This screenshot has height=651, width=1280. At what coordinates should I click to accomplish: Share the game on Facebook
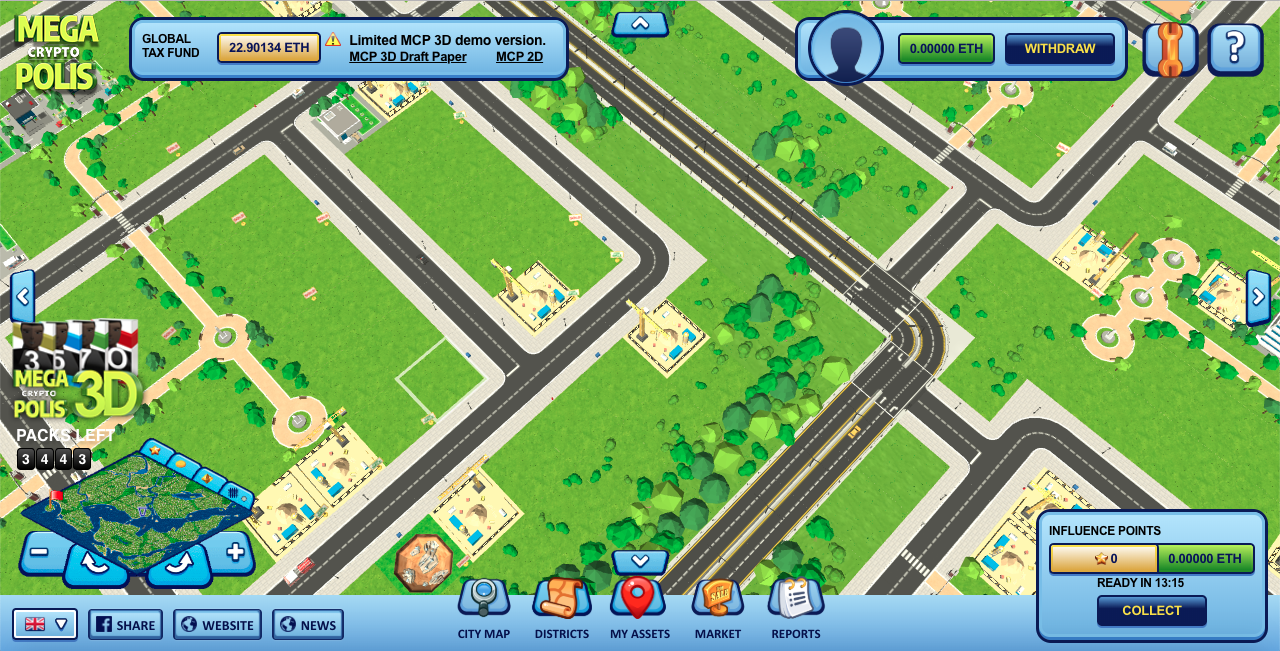tap(125, 625)
